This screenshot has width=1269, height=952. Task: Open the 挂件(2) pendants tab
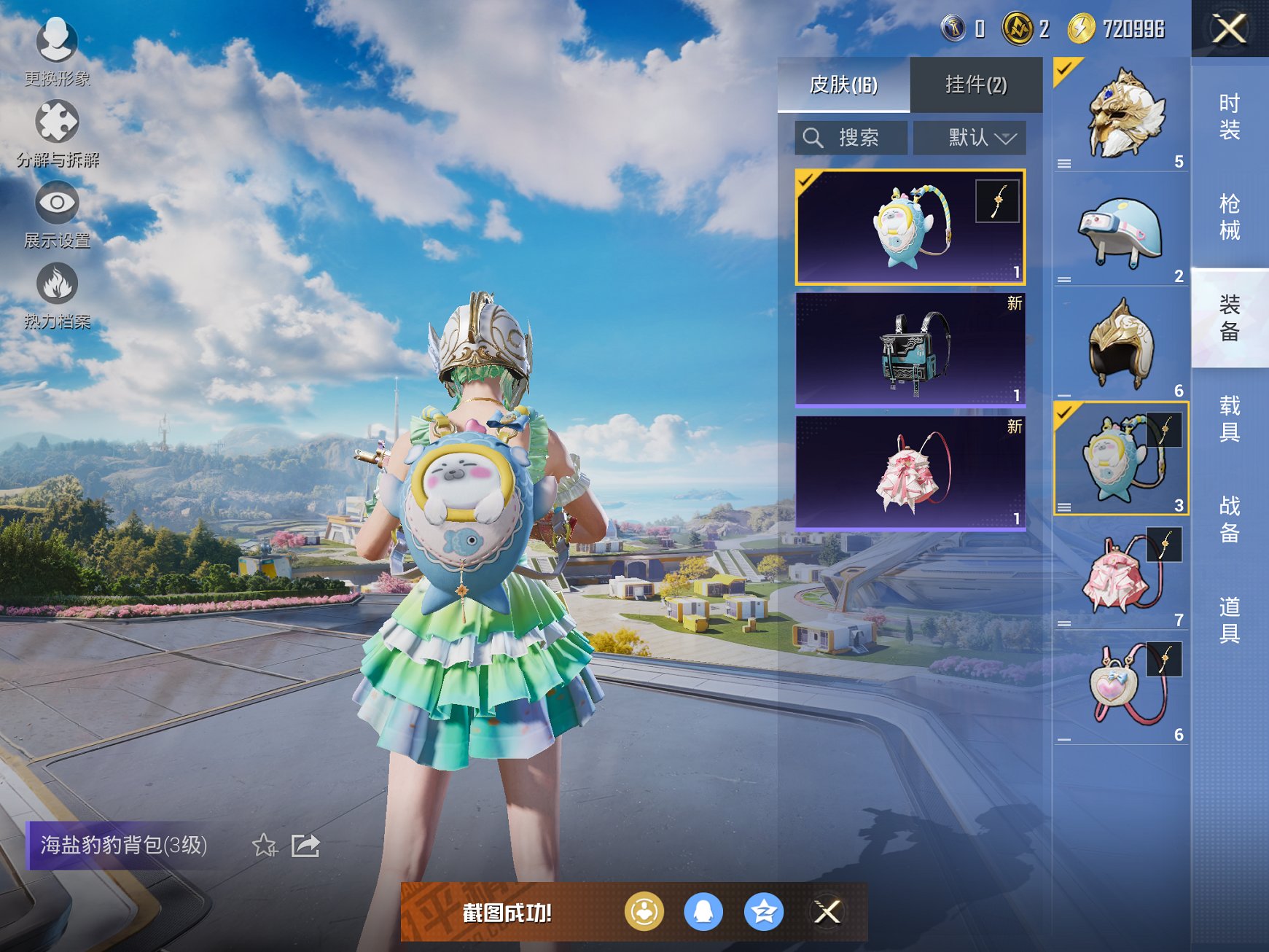coord(976,85)
